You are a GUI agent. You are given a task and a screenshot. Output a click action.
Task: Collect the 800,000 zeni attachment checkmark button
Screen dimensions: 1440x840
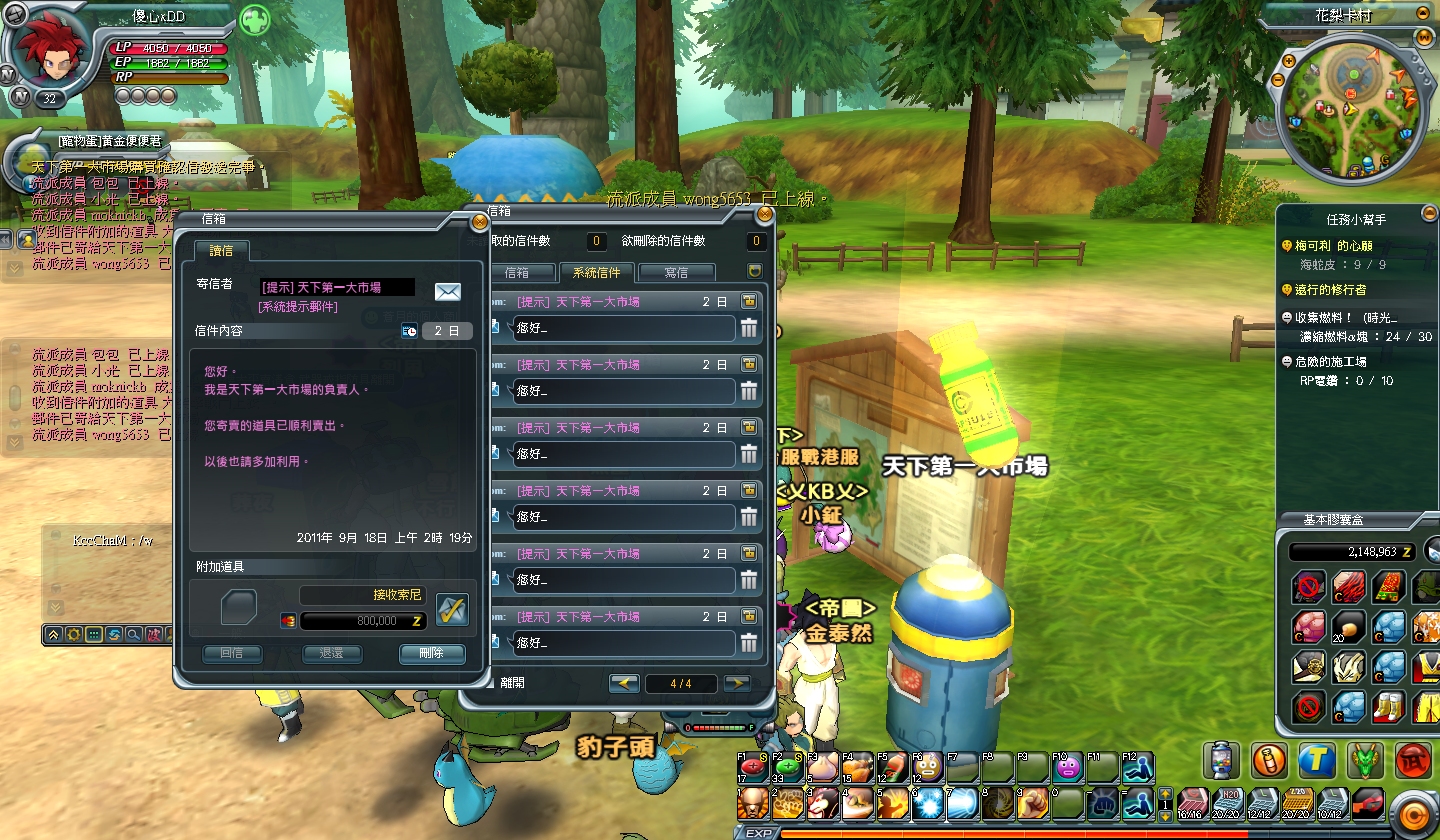coord(452,609)
